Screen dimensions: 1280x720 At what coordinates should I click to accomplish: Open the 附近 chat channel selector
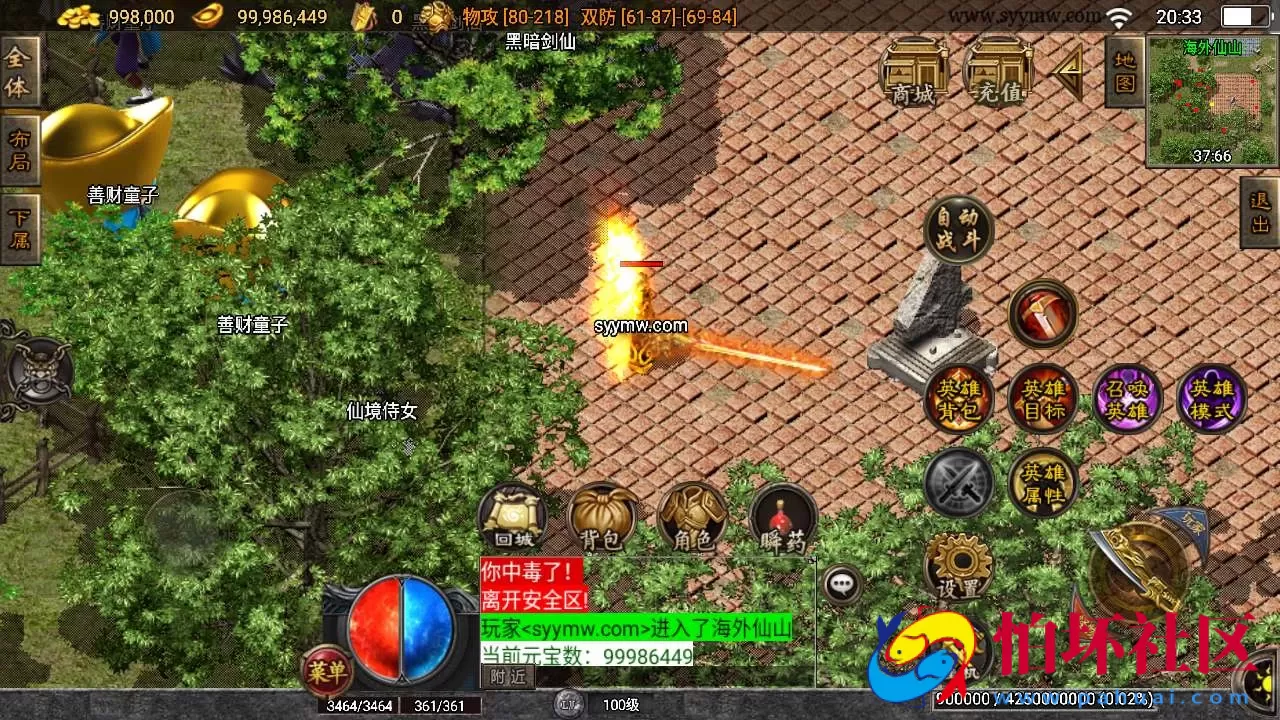click(x=510, y=677)
